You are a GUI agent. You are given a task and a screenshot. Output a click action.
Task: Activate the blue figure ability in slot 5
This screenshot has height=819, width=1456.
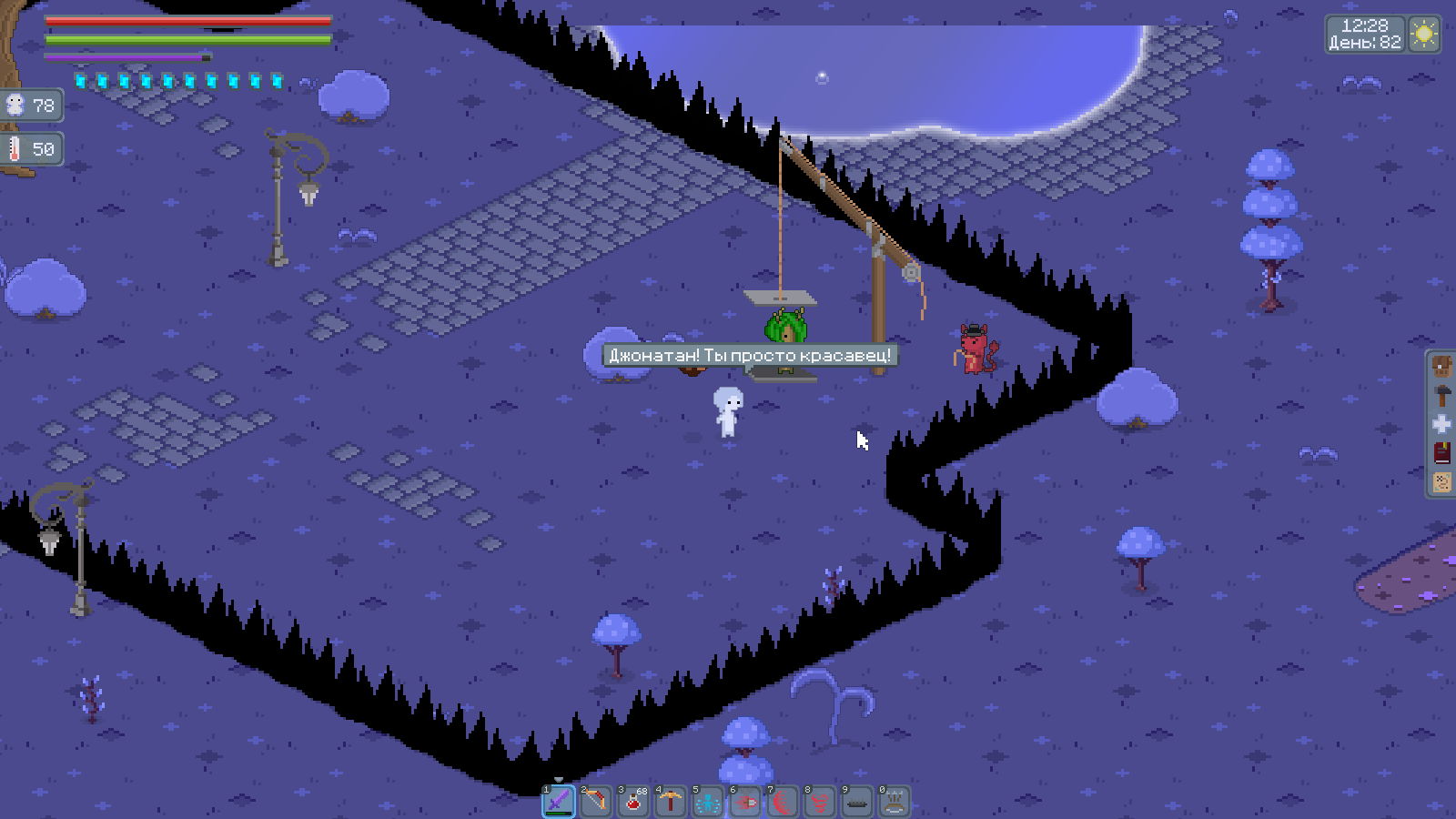[707, 802]
